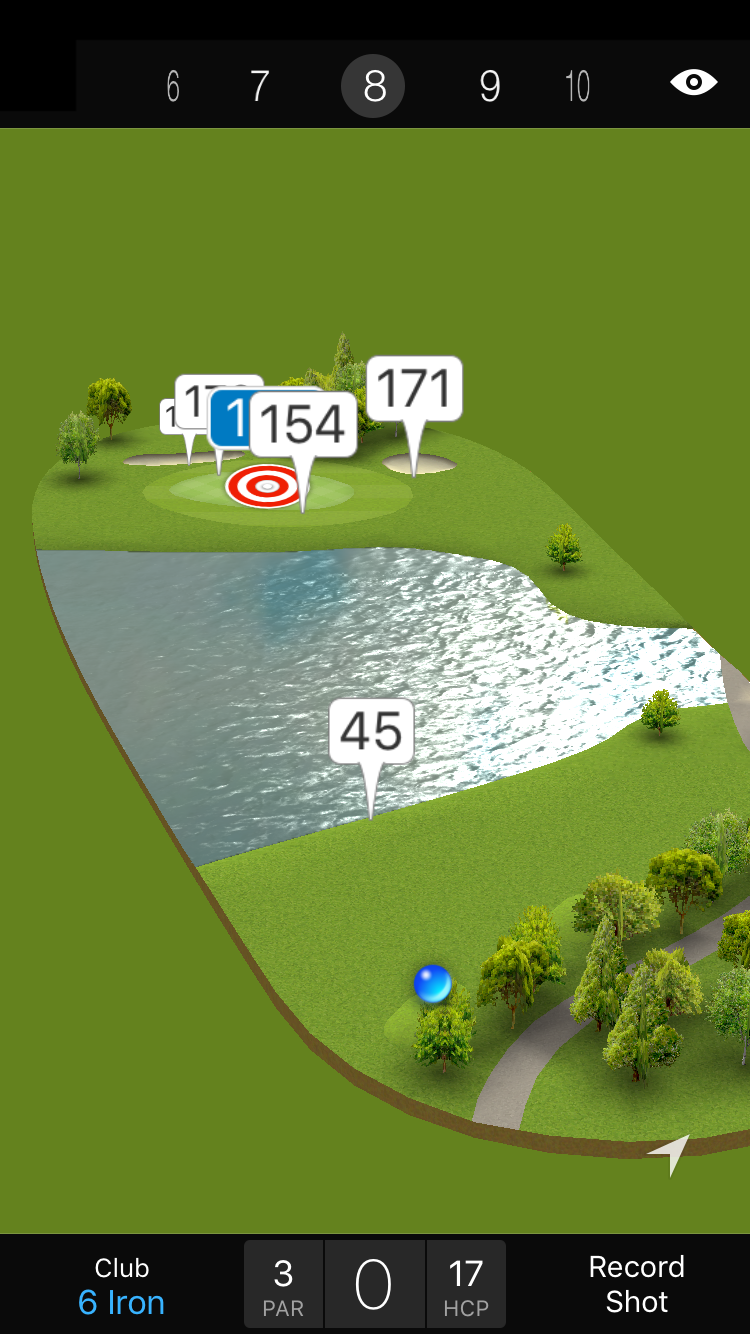Select the 45 yard water marker

pyautogui.click(x=371, y=732)
